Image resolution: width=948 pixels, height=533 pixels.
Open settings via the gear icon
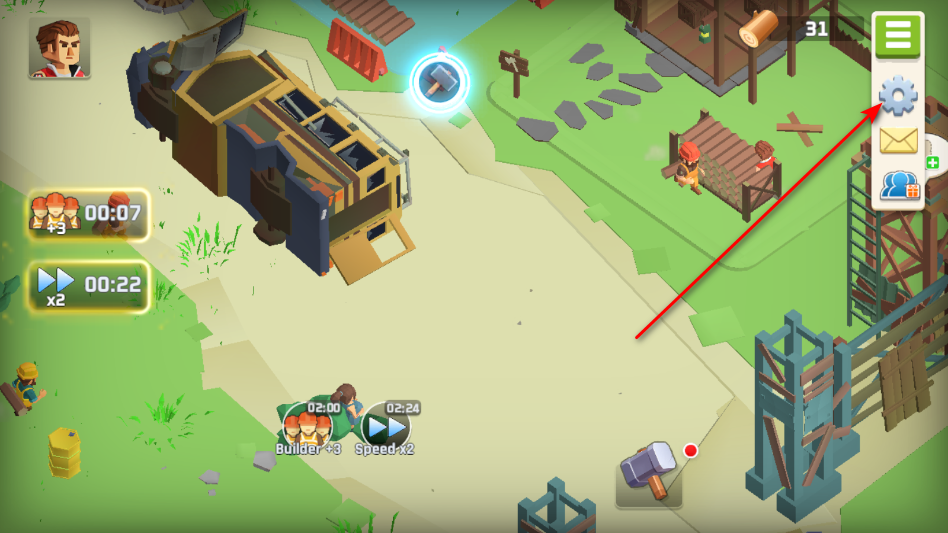tap(898, 96)
